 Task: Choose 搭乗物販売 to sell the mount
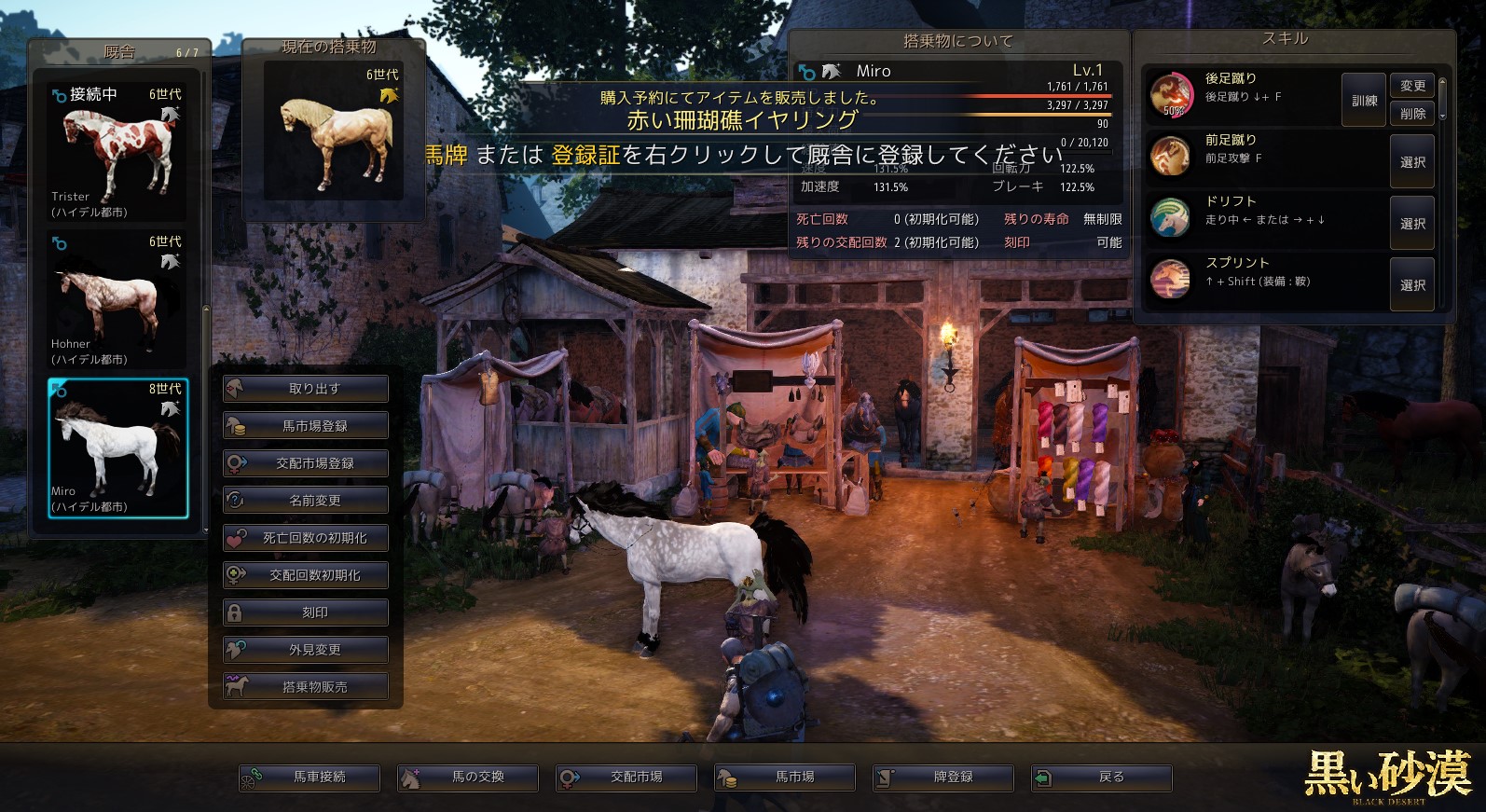[306, 687]
